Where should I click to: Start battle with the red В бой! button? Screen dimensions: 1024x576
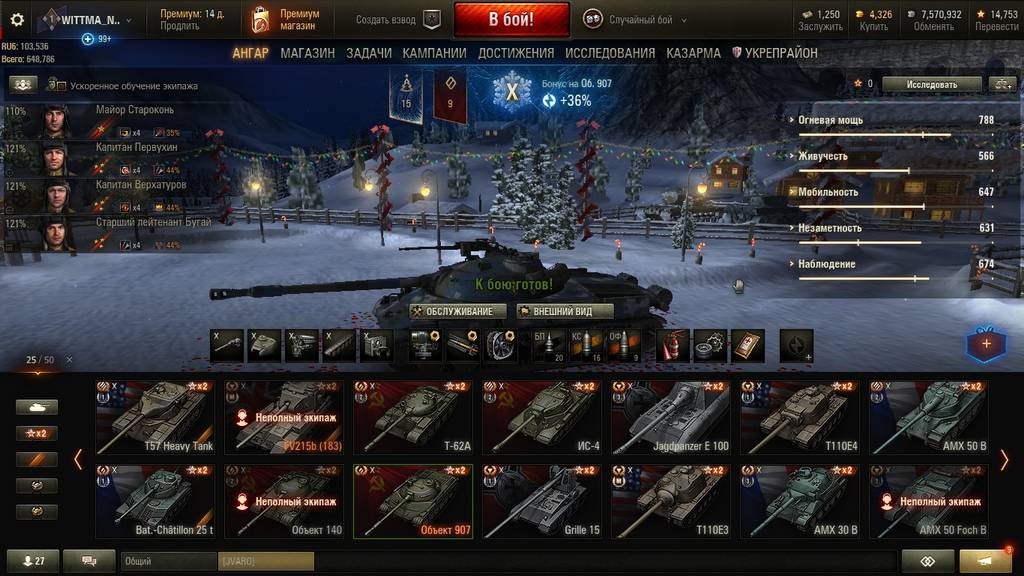pos(511,19)
